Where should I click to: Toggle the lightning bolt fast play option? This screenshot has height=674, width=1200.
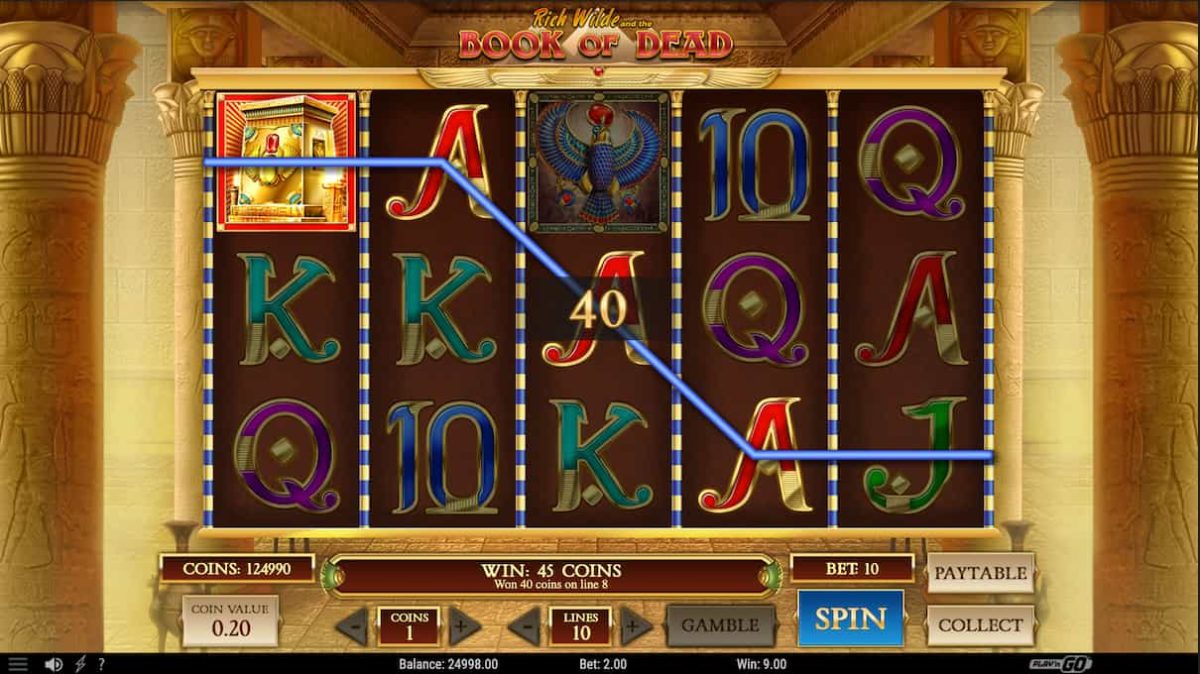point(80,664)
